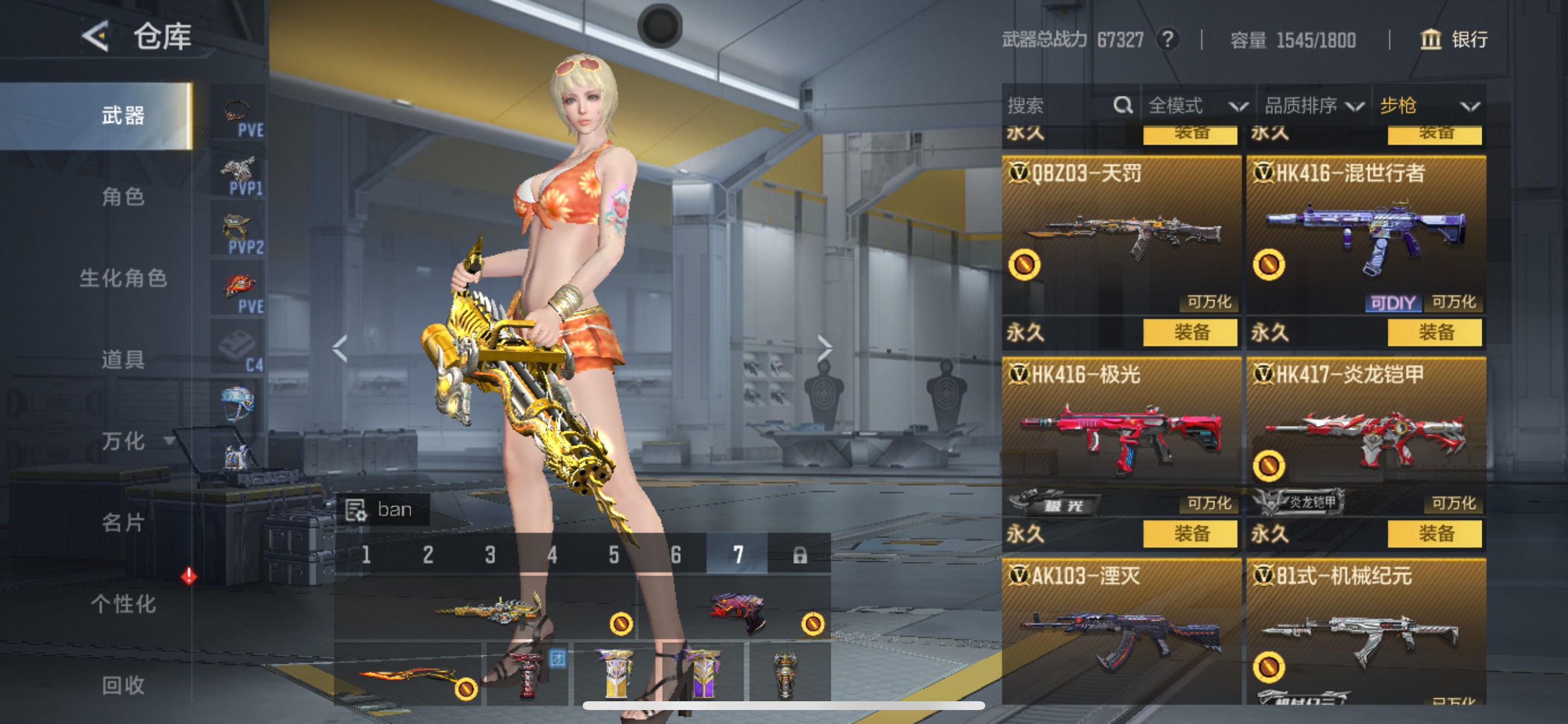Viewport: 1568px width, 724px height.
Task: Go to the 个性化 category
Action: 123,604
